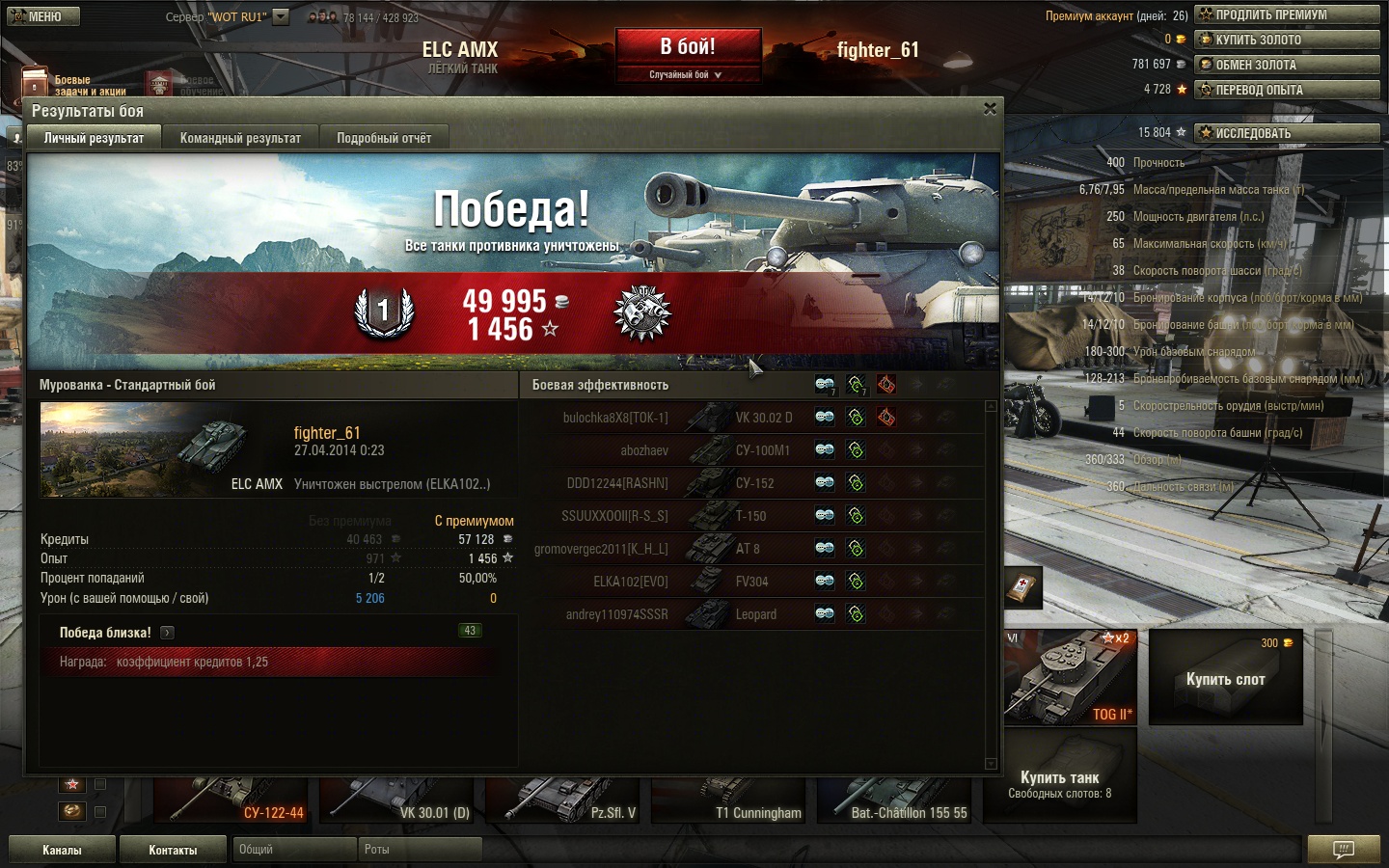
Task: Open the WOT RU1 server dropdown
Action: (x=281, y=16)
